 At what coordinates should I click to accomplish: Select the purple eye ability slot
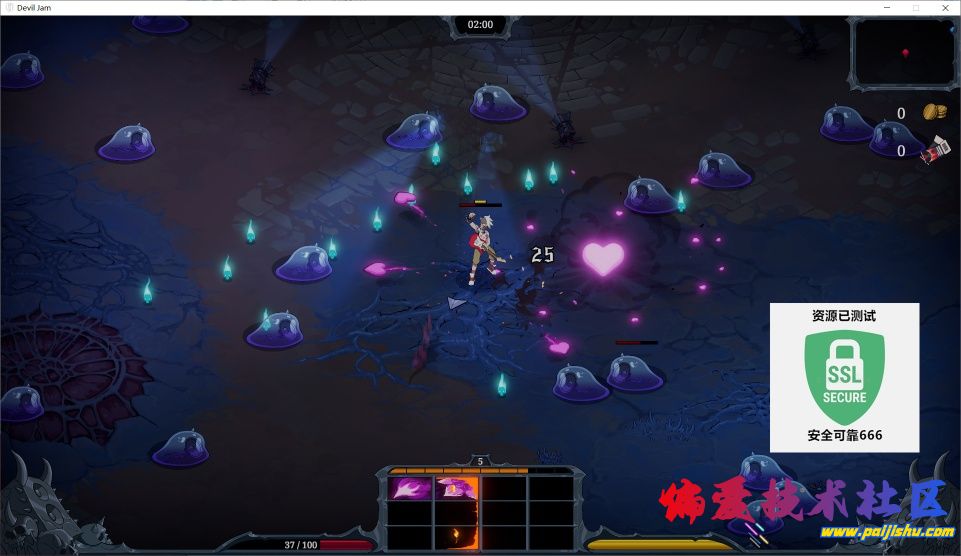(455, 489)
